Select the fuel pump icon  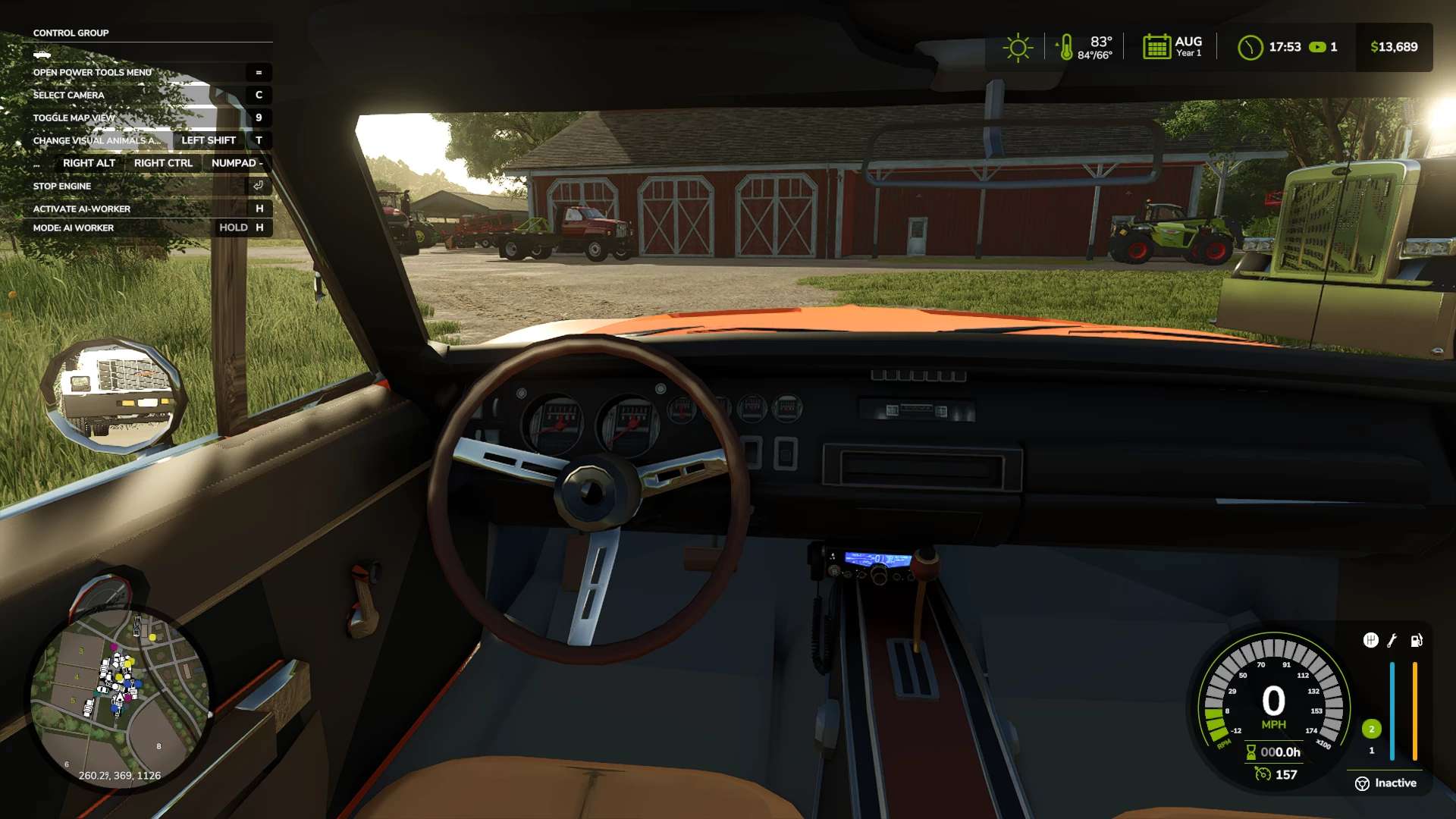click(x=1416, y=641)
